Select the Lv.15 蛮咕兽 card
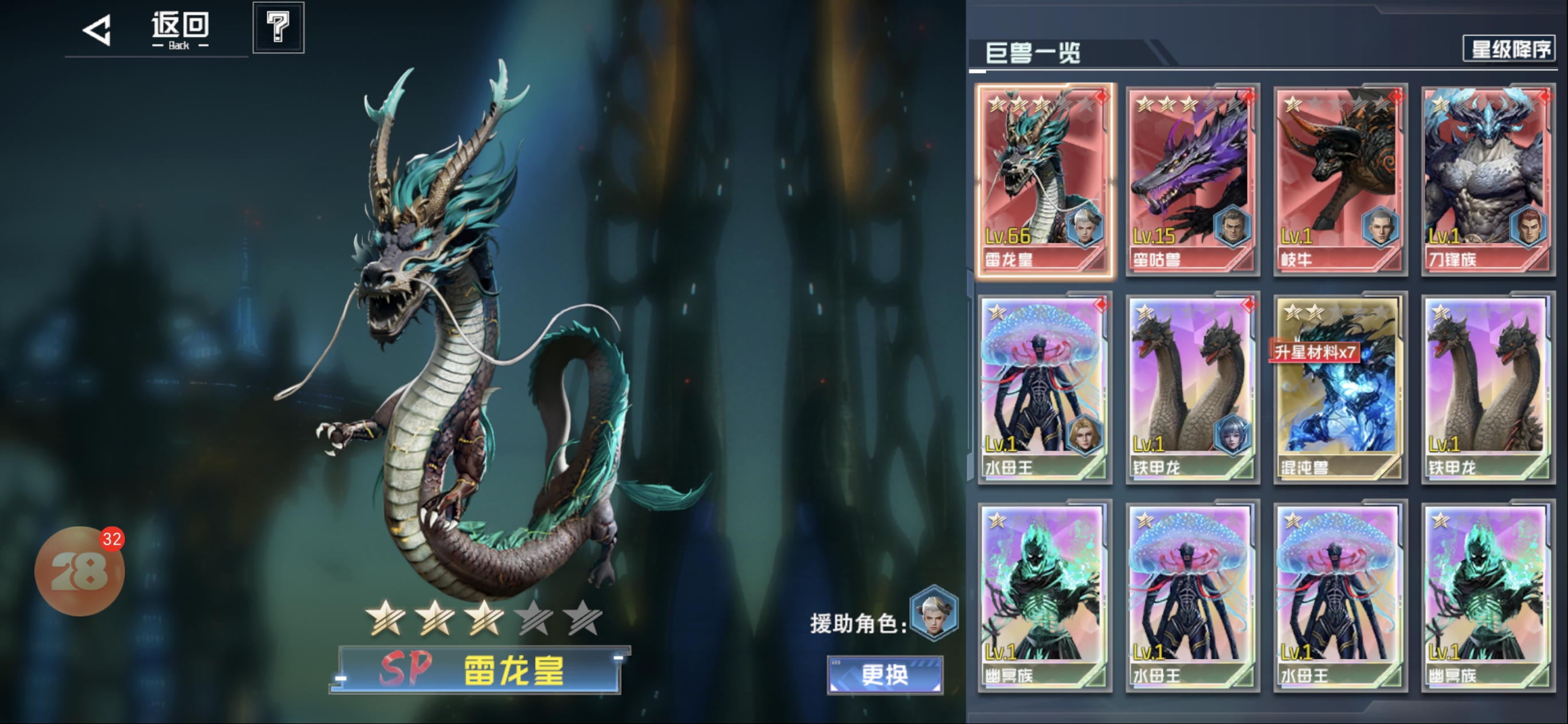The height and width of the screenshot is (724, 1568). click(1193, 180)
